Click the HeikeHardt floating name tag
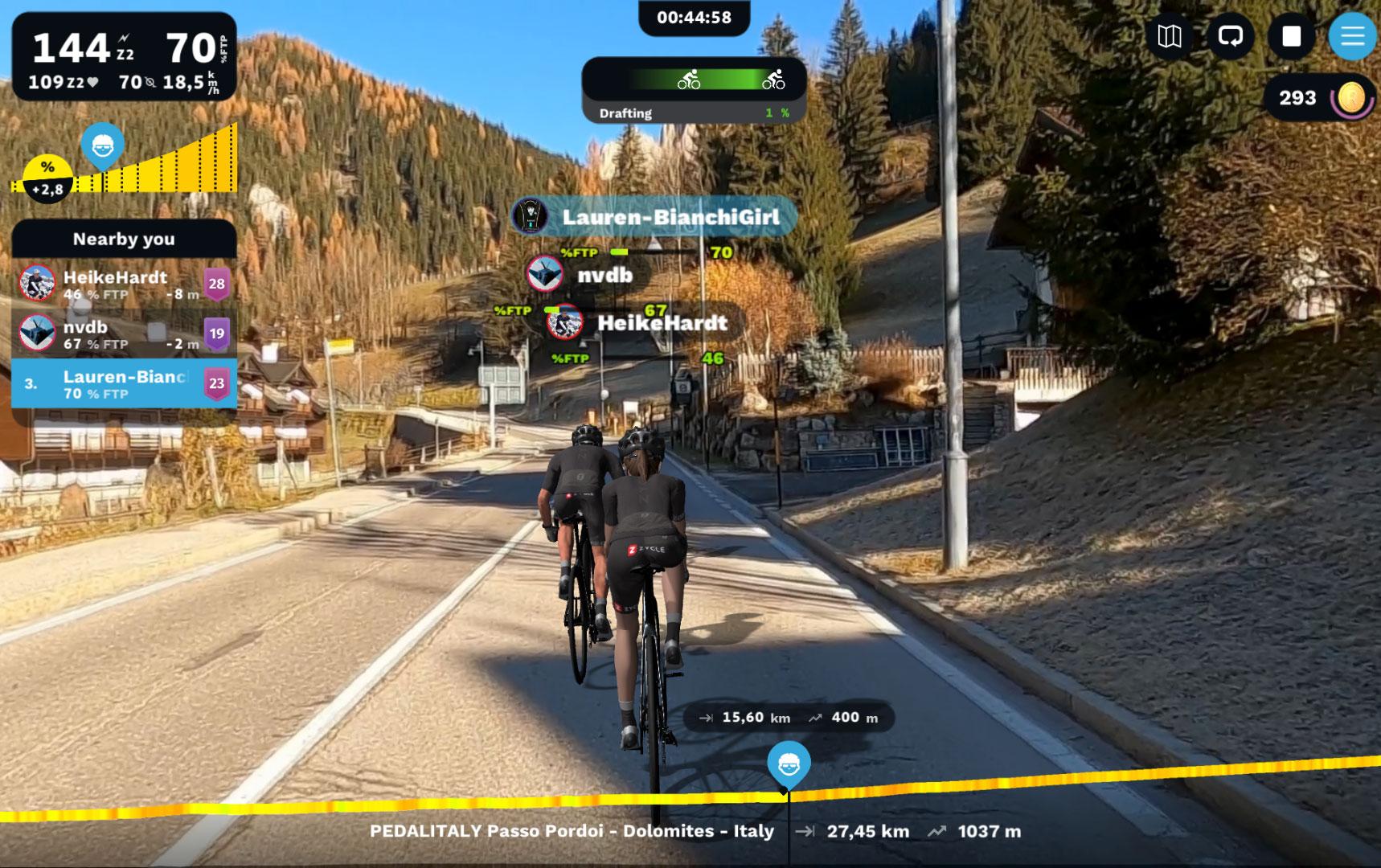Viewport: 1381px width, 868px height. (643, 323)
